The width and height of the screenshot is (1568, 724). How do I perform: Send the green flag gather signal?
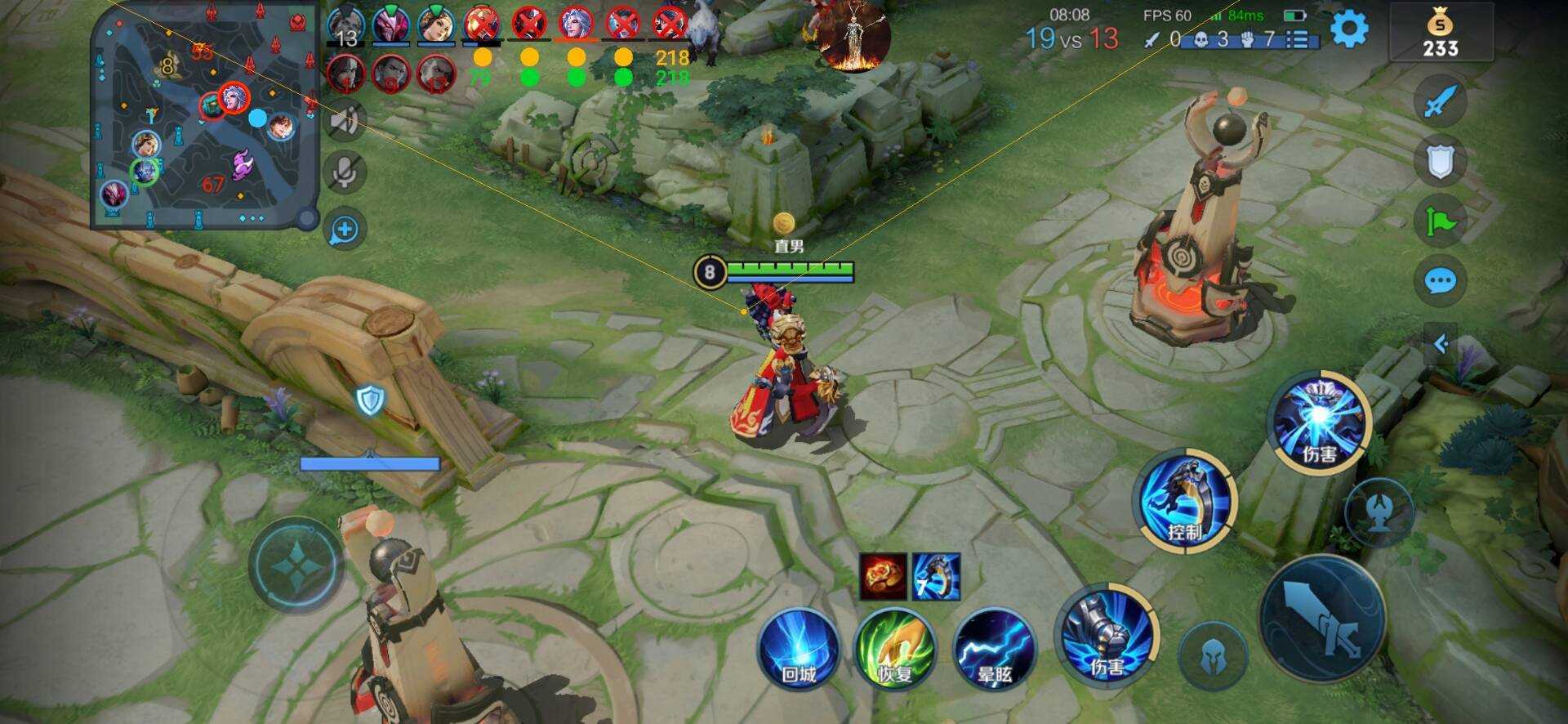[1440, 221]
